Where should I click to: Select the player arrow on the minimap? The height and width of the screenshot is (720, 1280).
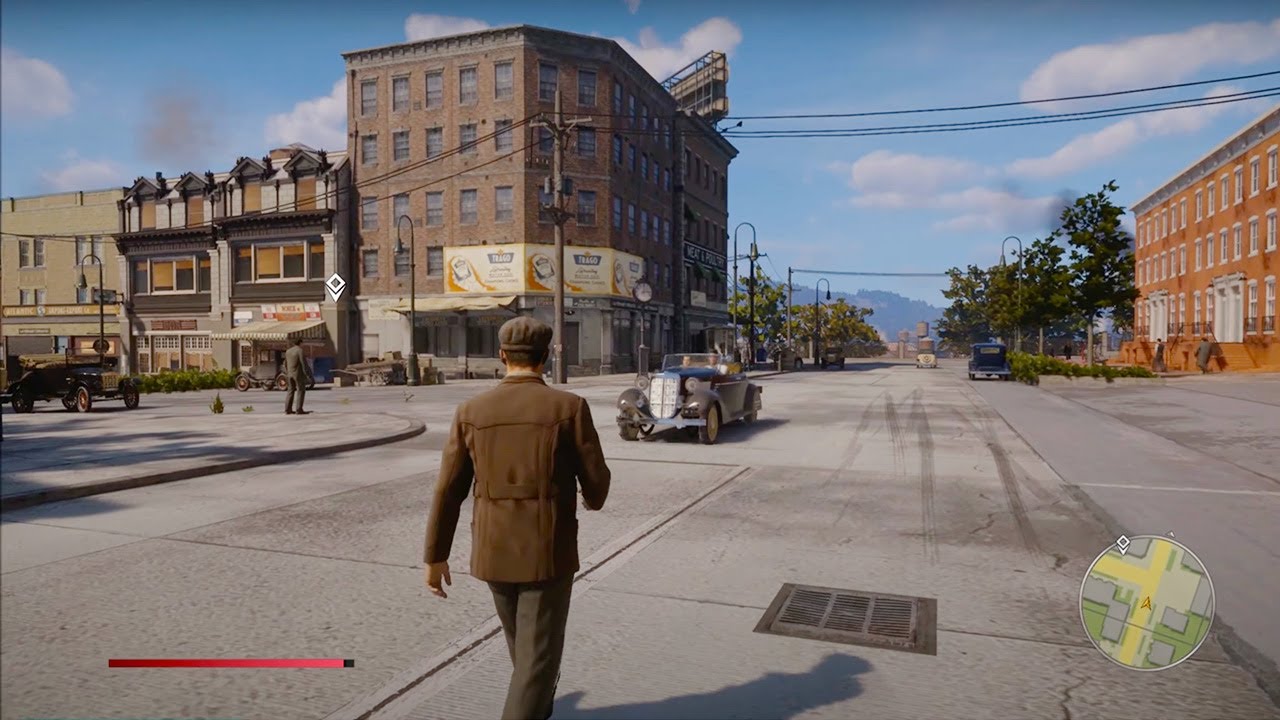(x=1147, y=604)
